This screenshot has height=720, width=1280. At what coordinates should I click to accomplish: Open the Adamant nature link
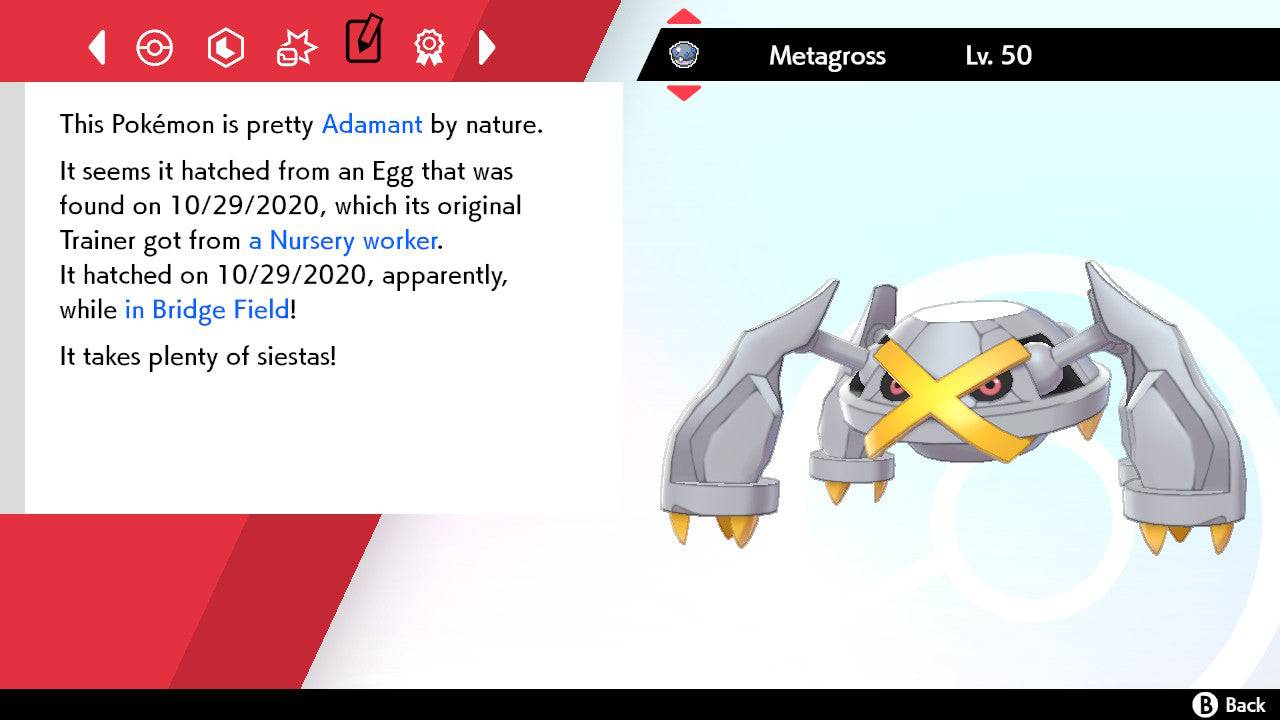371,124
